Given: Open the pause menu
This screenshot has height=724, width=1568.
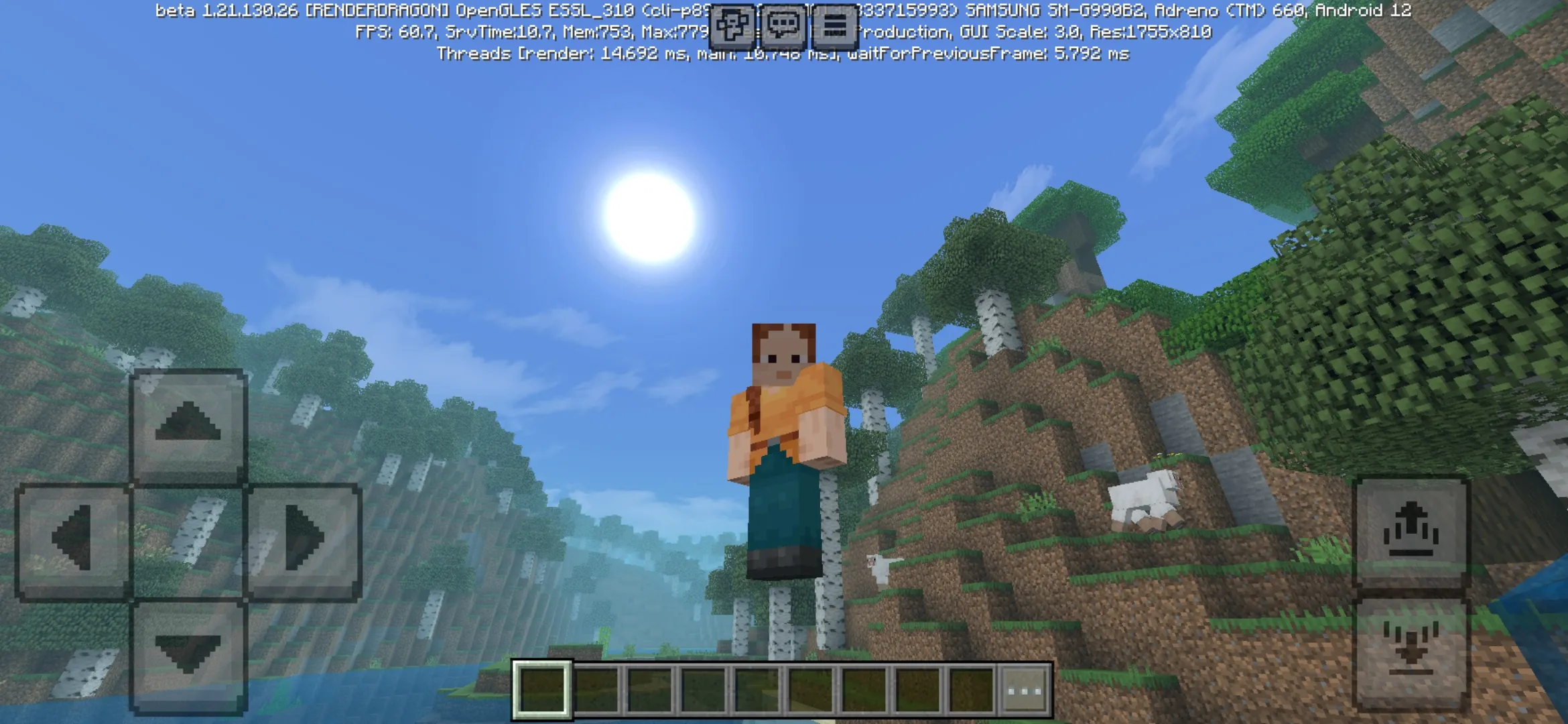Looking at the screenshot, I should [833, 27].
